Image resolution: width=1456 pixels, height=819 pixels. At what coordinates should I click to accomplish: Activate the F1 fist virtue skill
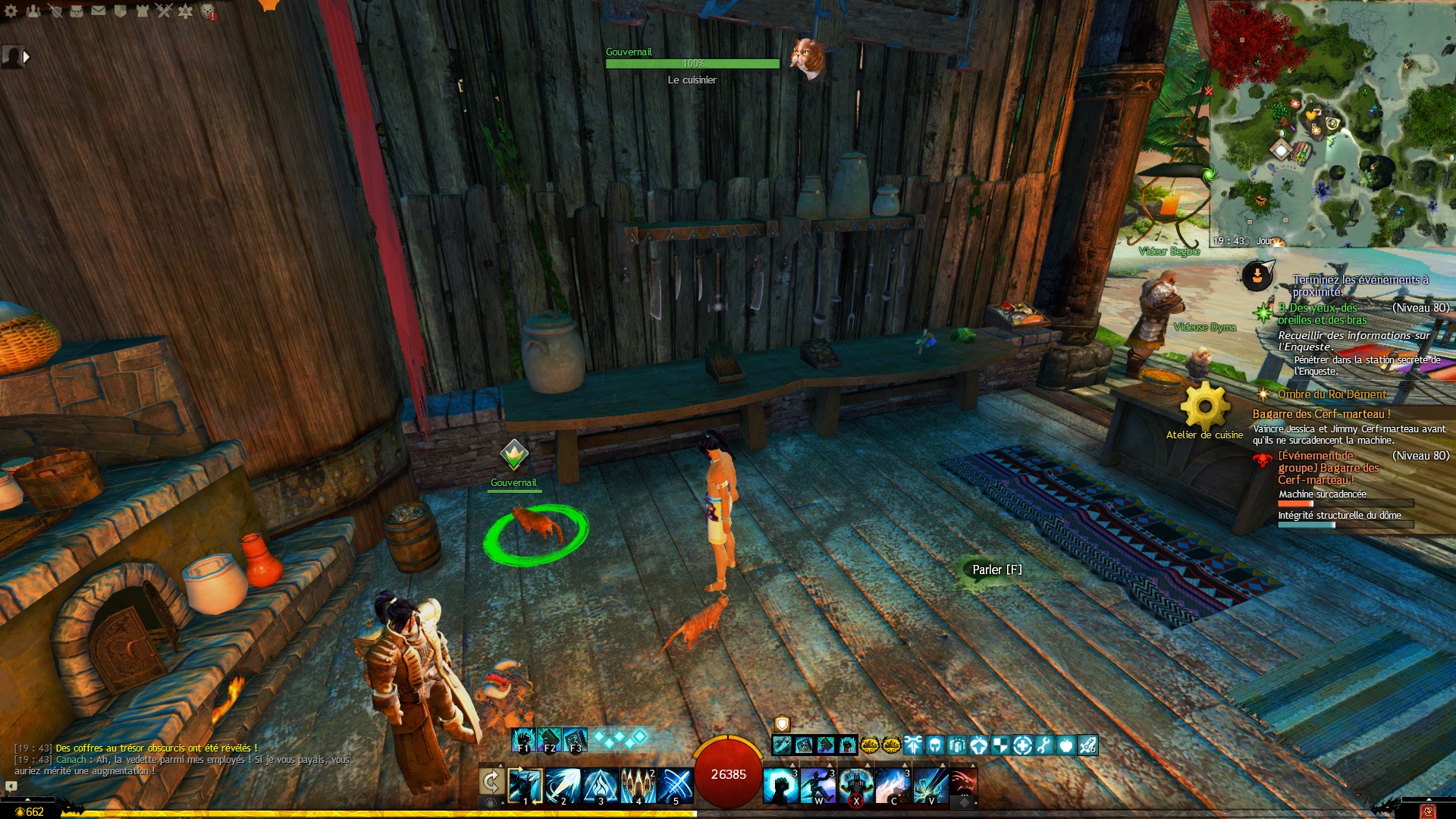[x=522, y=739]
